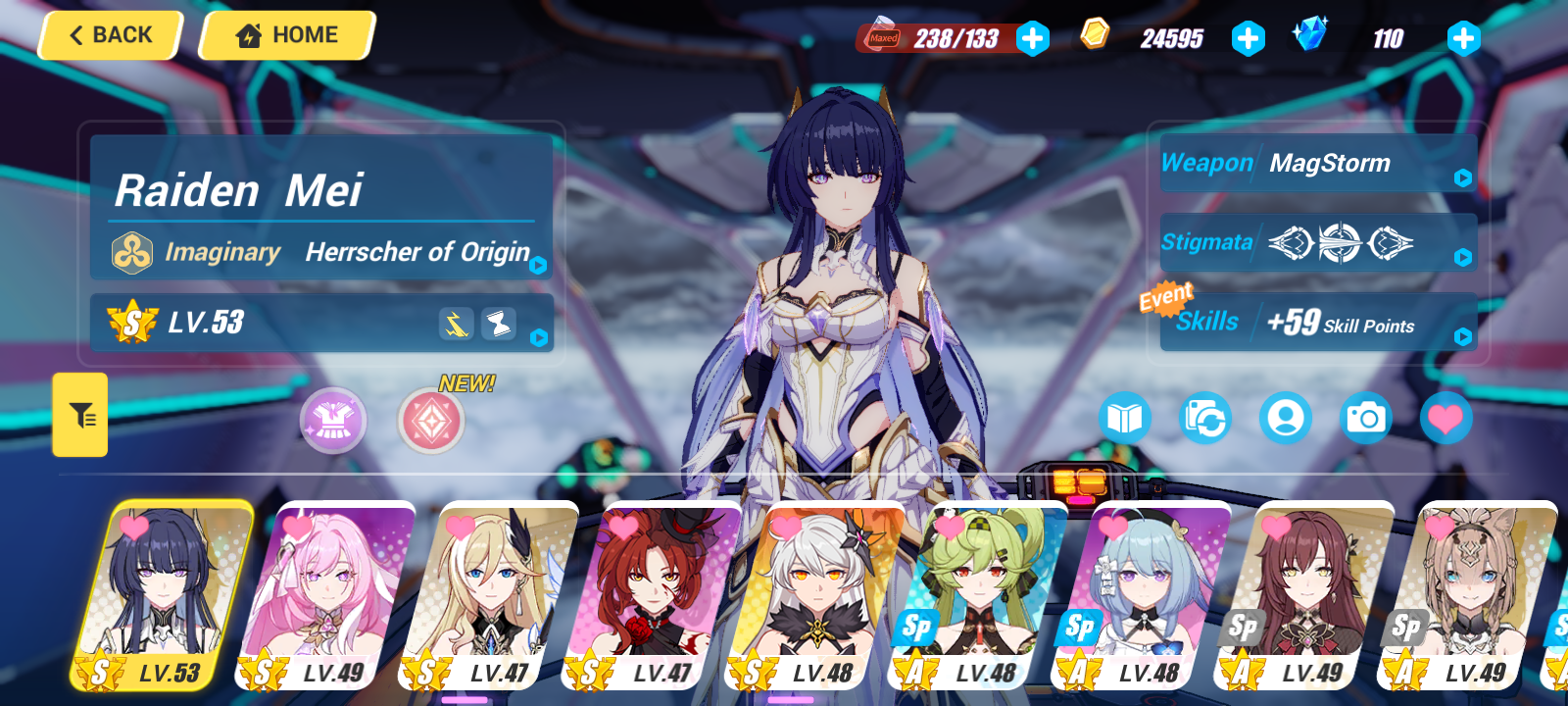Expand the Stigmata panel details arrow
The height and width of the screenshot is (706, 1568).
click(1462, 257)
